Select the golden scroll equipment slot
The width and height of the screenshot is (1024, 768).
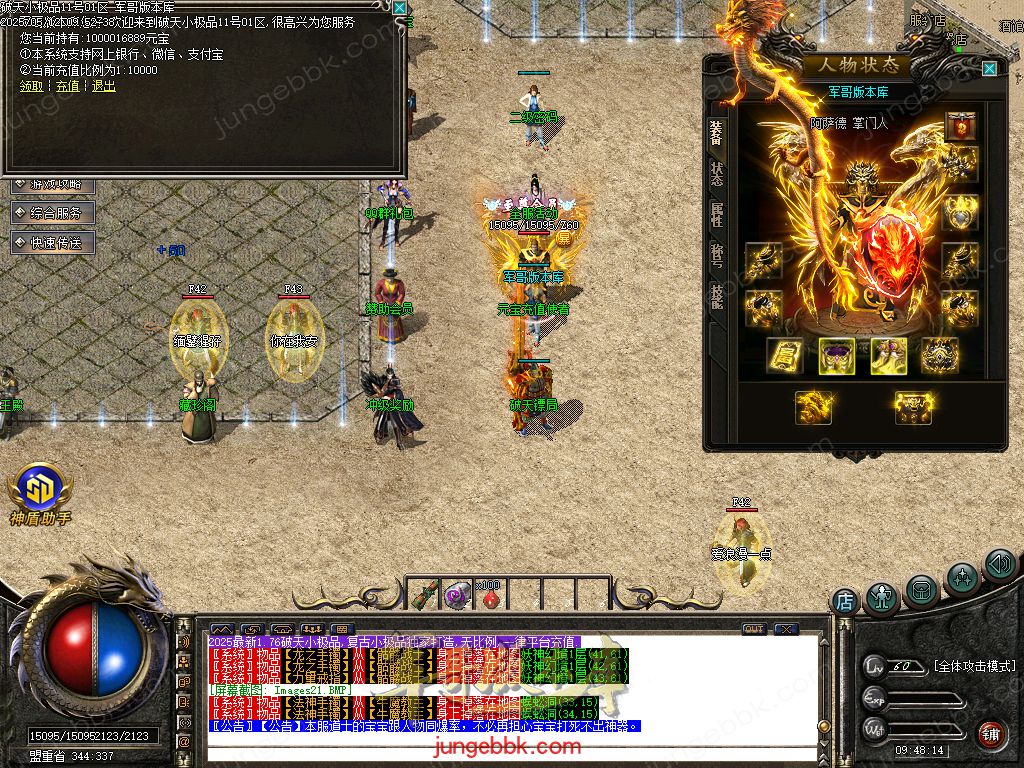coord(784,355)
